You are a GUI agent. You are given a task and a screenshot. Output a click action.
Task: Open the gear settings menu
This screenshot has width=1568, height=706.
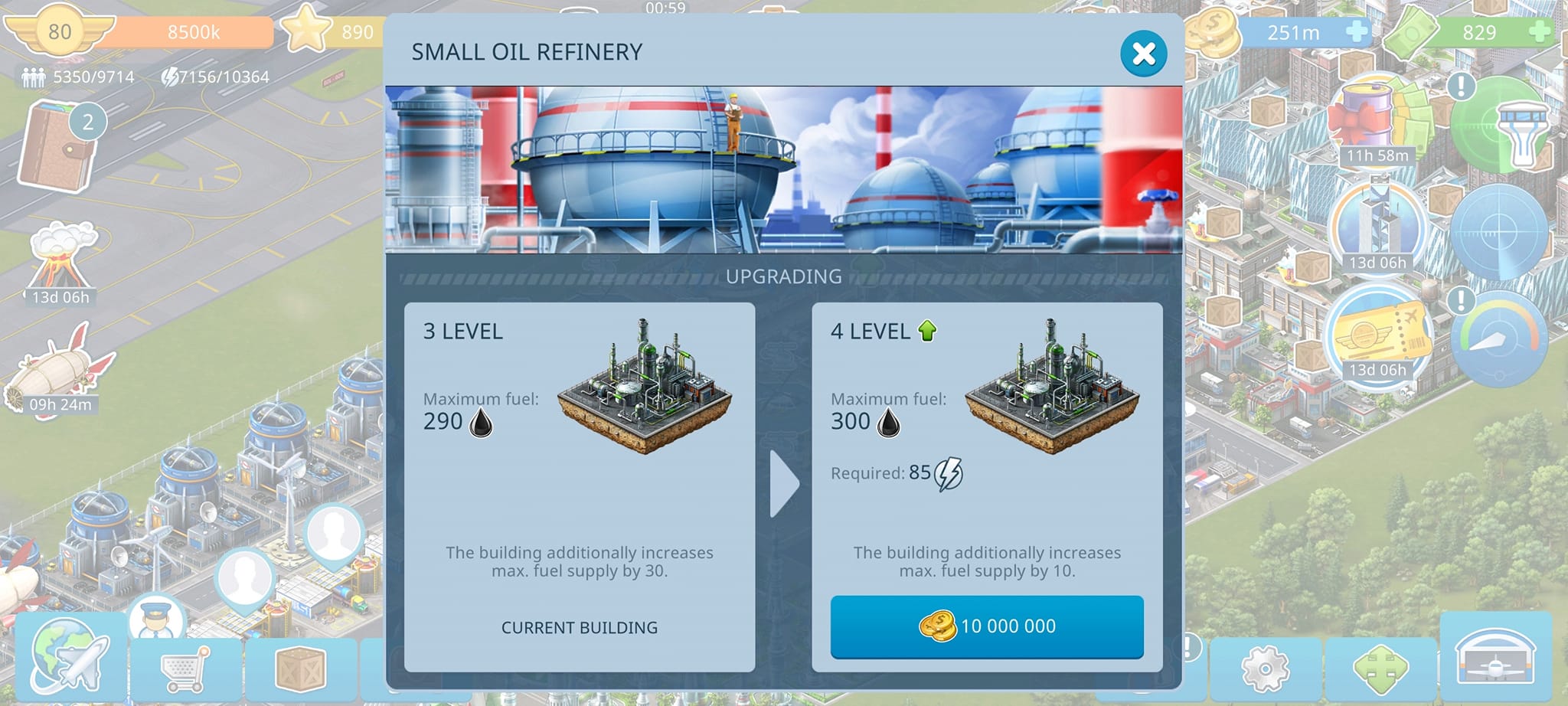[x=1265, y=668]
